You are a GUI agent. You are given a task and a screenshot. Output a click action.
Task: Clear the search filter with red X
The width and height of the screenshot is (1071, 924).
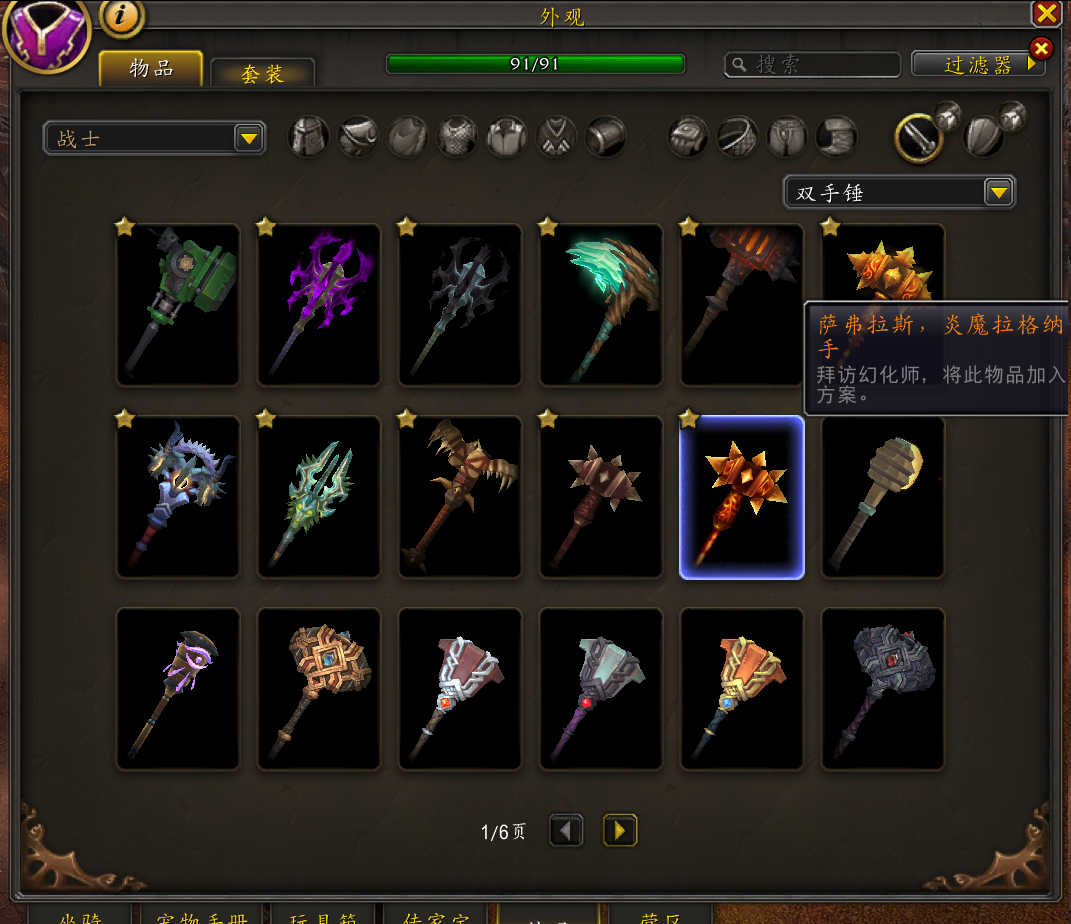pos(1041,48)
